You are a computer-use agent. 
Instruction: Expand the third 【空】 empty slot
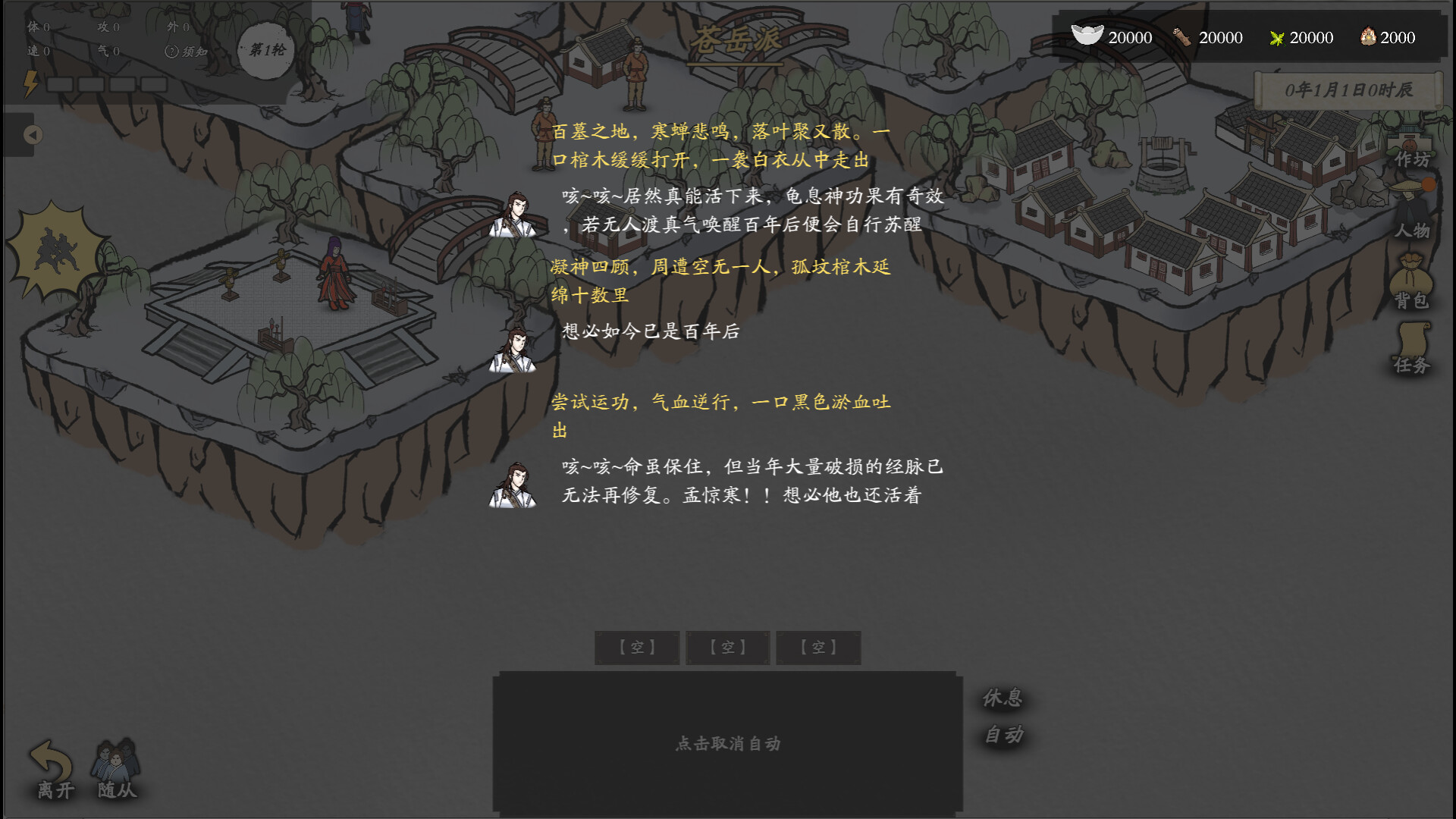[817, 647]
